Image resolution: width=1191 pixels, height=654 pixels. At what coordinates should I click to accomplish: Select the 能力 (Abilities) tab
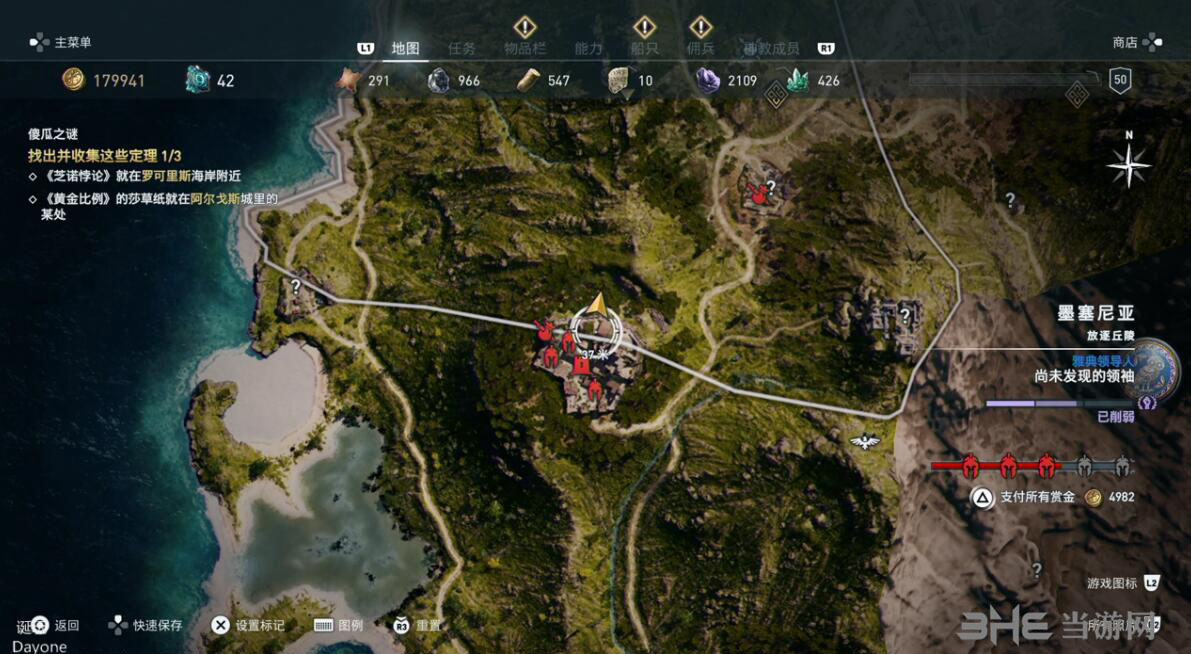coord(588,48)
